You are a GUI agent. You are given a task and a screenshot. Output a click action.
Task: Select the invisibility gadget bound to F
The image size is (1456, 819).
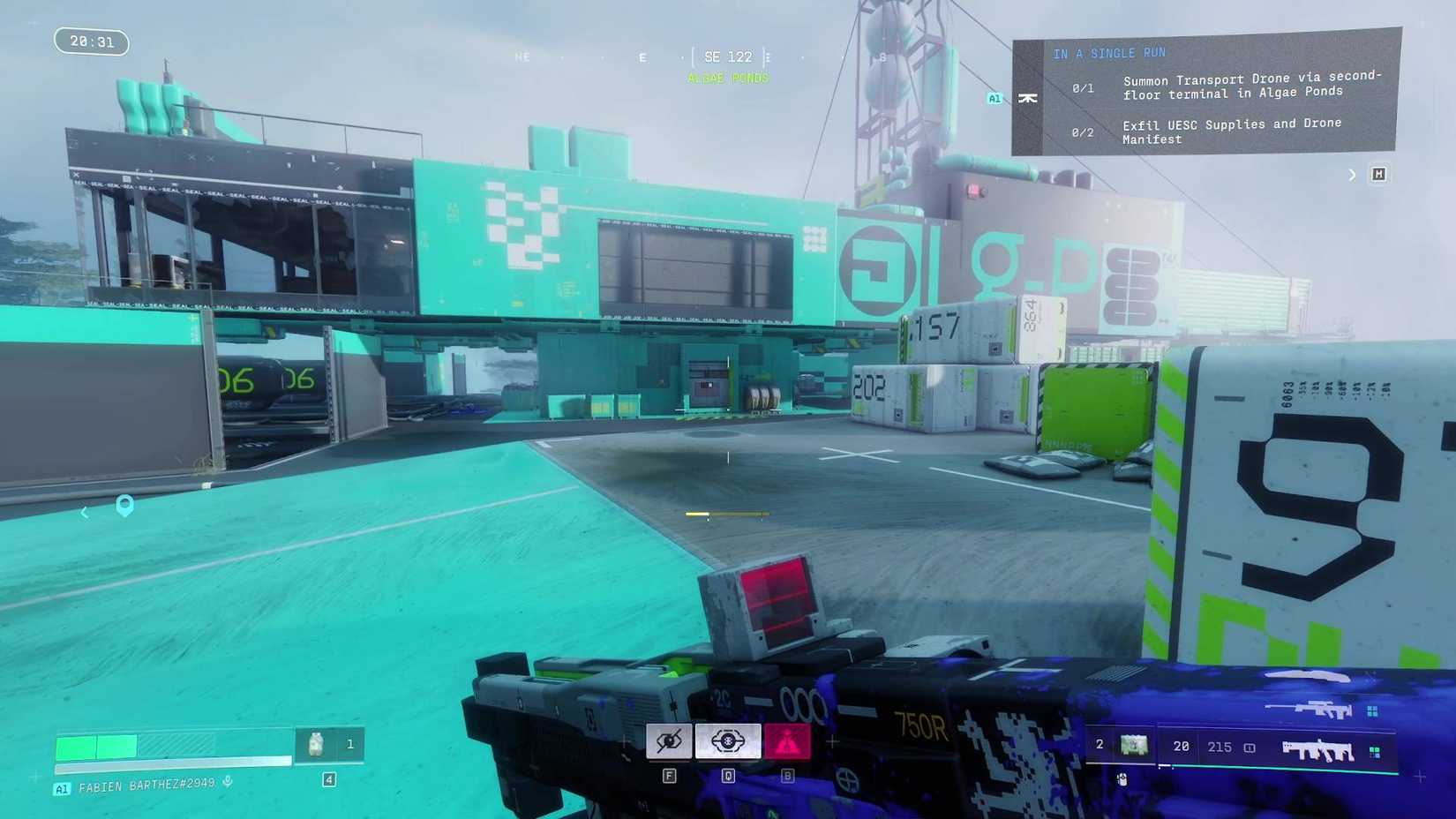(668, 741)
